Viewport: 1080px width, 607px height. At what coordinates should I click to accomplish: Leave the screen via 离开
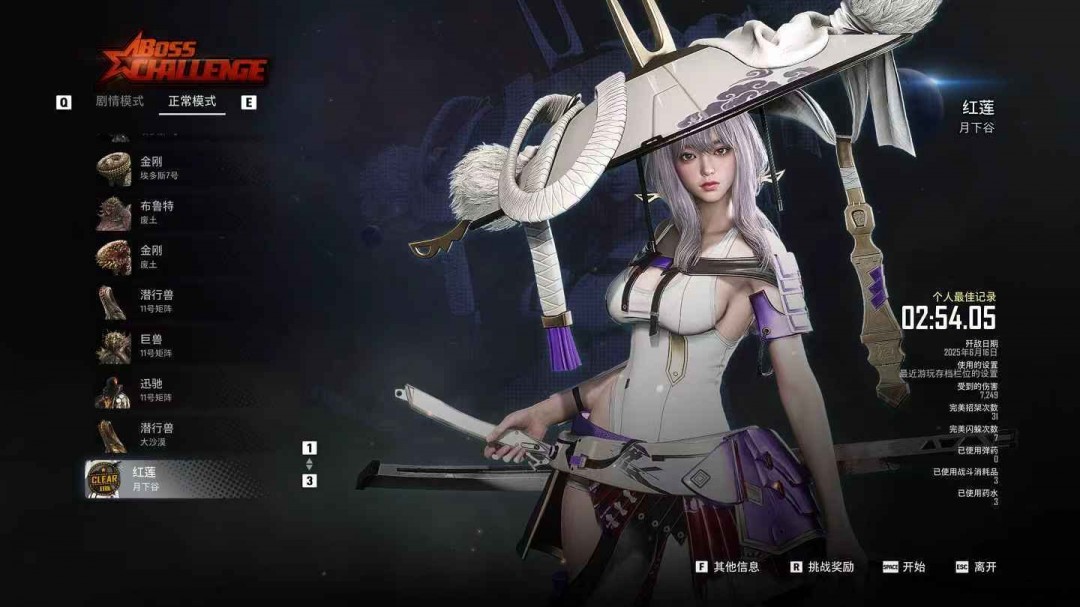click(x=976, y=567)
